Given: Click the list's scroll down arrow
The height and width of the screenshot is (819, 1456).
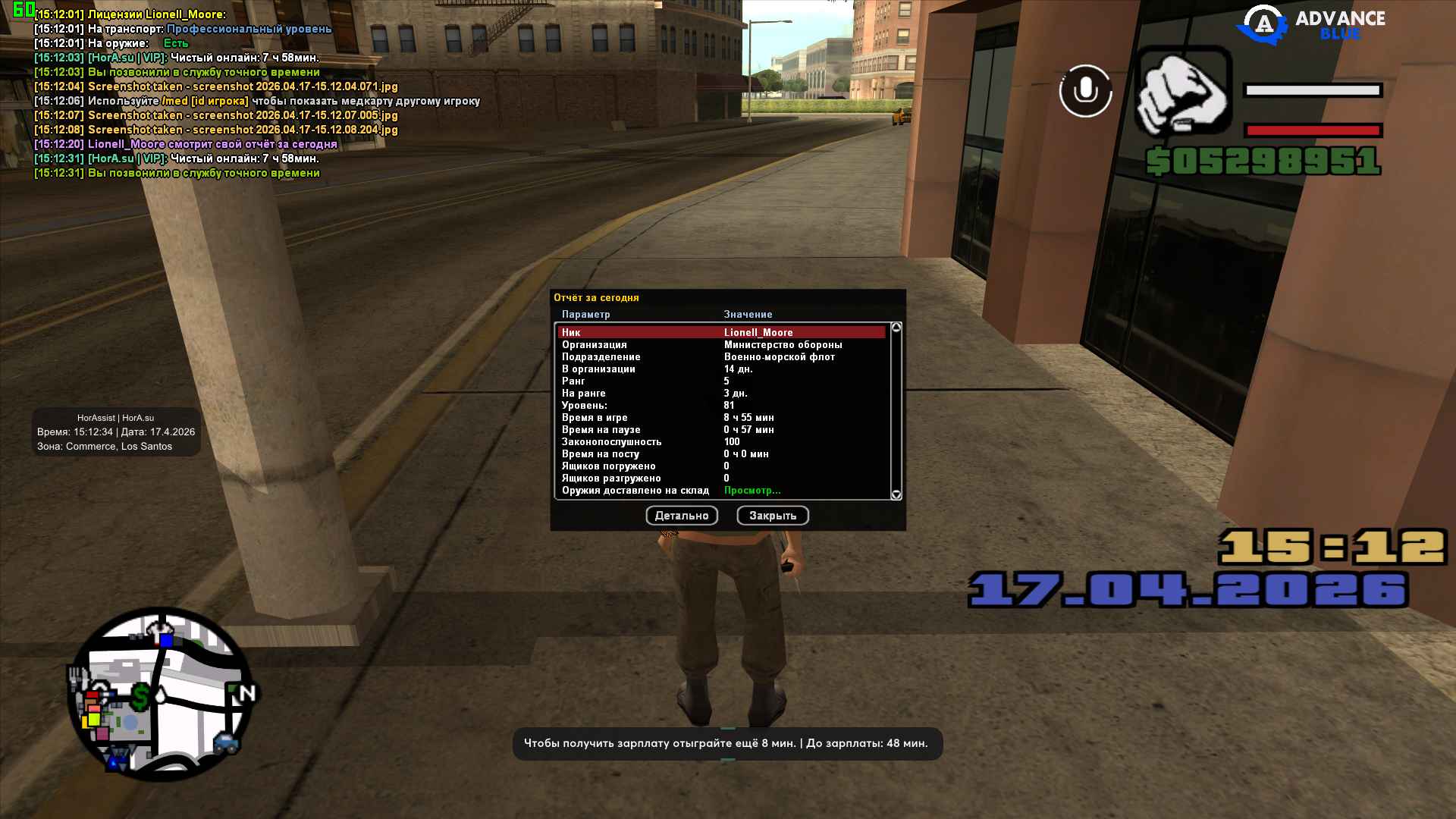Looking at the screenshot, I should (x=896, y=494).
